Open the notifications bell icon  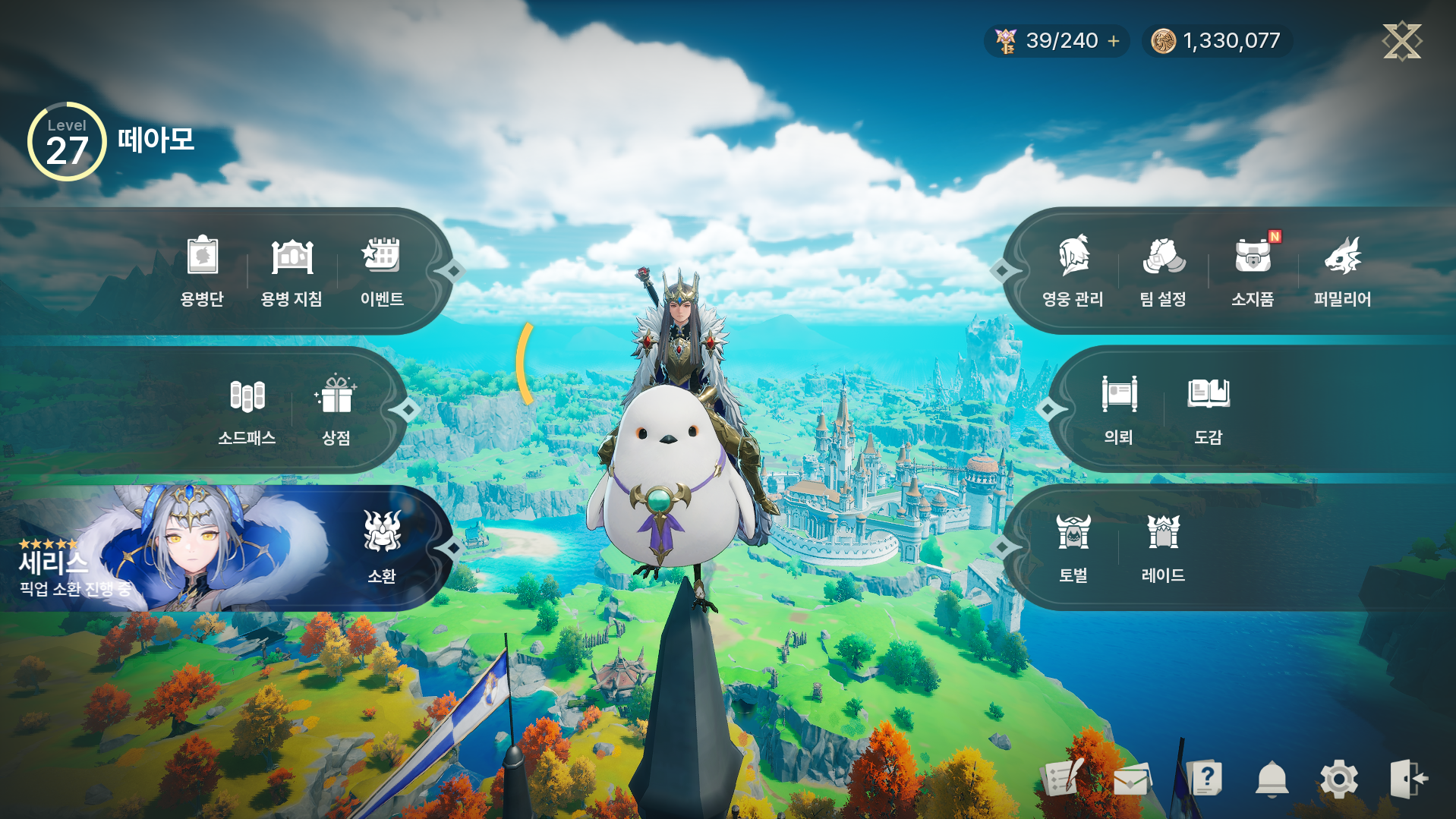pos(1272,780)
